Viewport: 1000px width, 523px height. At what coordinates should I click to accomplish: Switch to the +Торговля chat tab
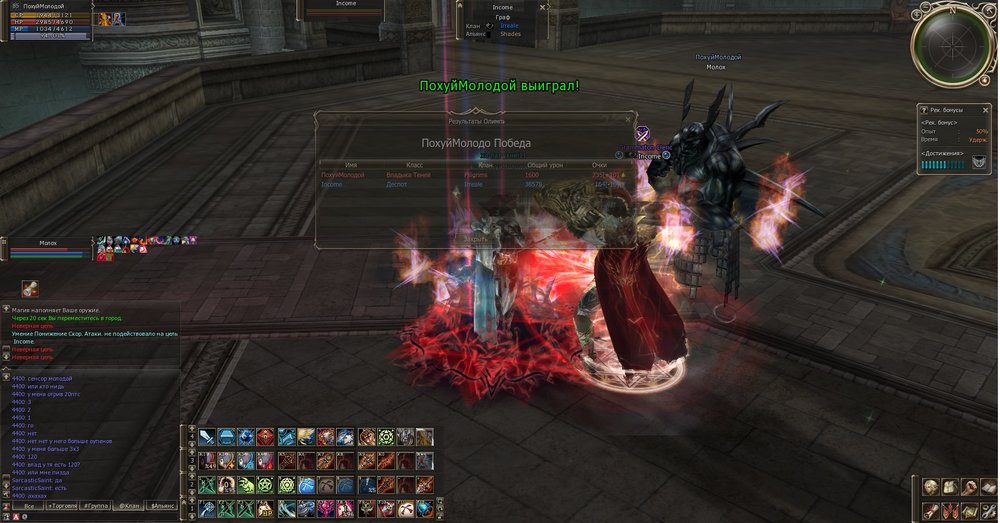point(61,507)
